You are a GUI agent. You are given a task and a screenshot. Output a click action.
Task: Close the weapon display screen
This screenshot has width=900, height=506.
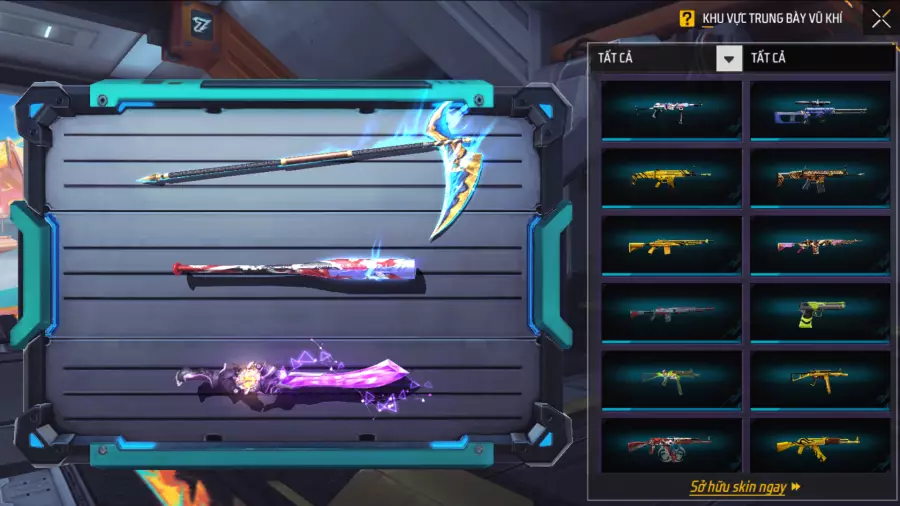(x=880, y=18)
